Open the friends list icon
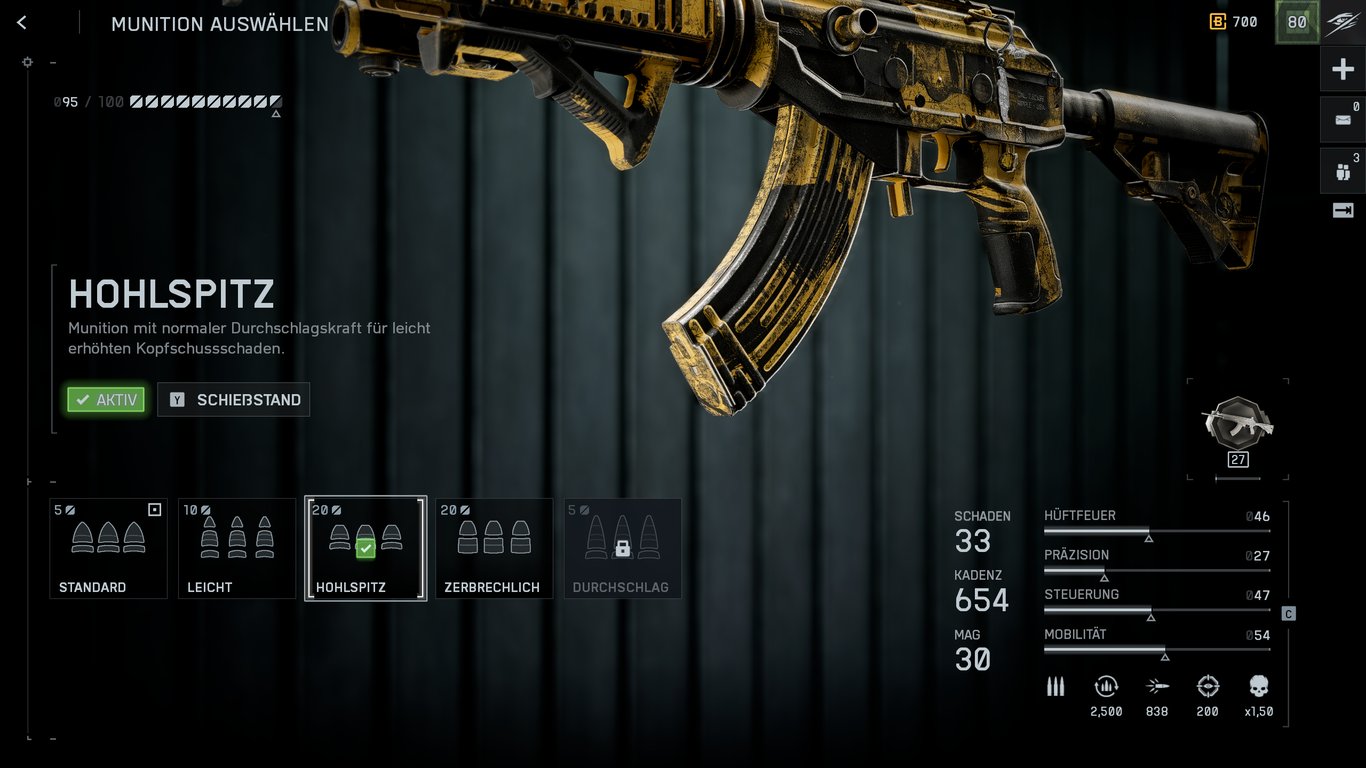Viewport: 1366px width, 768px height. tap(1342, 171)
